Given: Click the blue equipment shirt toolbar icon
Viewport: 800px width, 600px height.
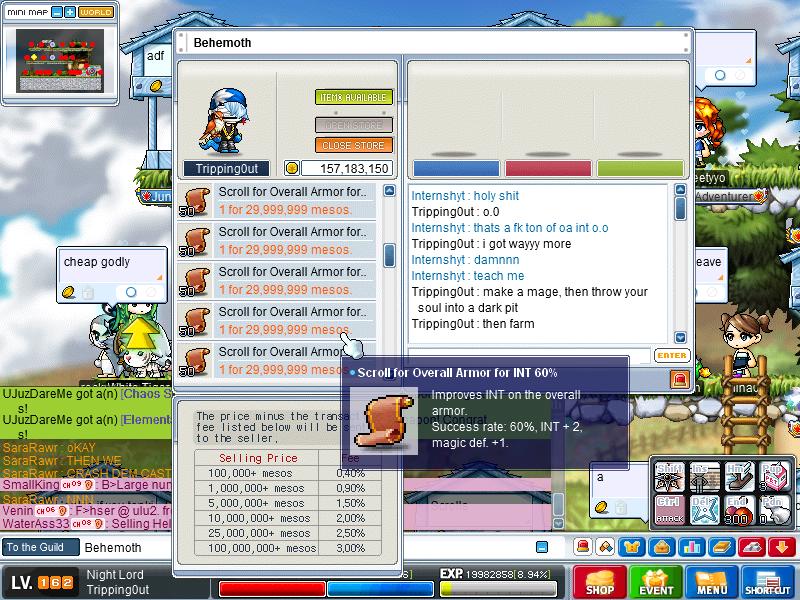Looking at the screenshot, I should pyautogui.click(x=633, y=547).
